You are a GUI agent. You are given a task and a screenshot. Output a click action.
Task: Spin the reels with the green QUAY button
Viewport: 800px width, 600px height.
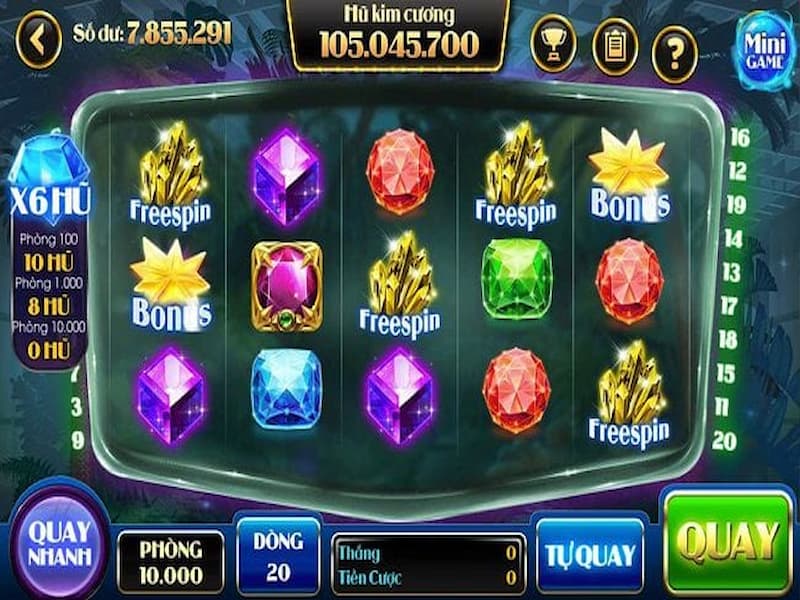pos(726,541)
